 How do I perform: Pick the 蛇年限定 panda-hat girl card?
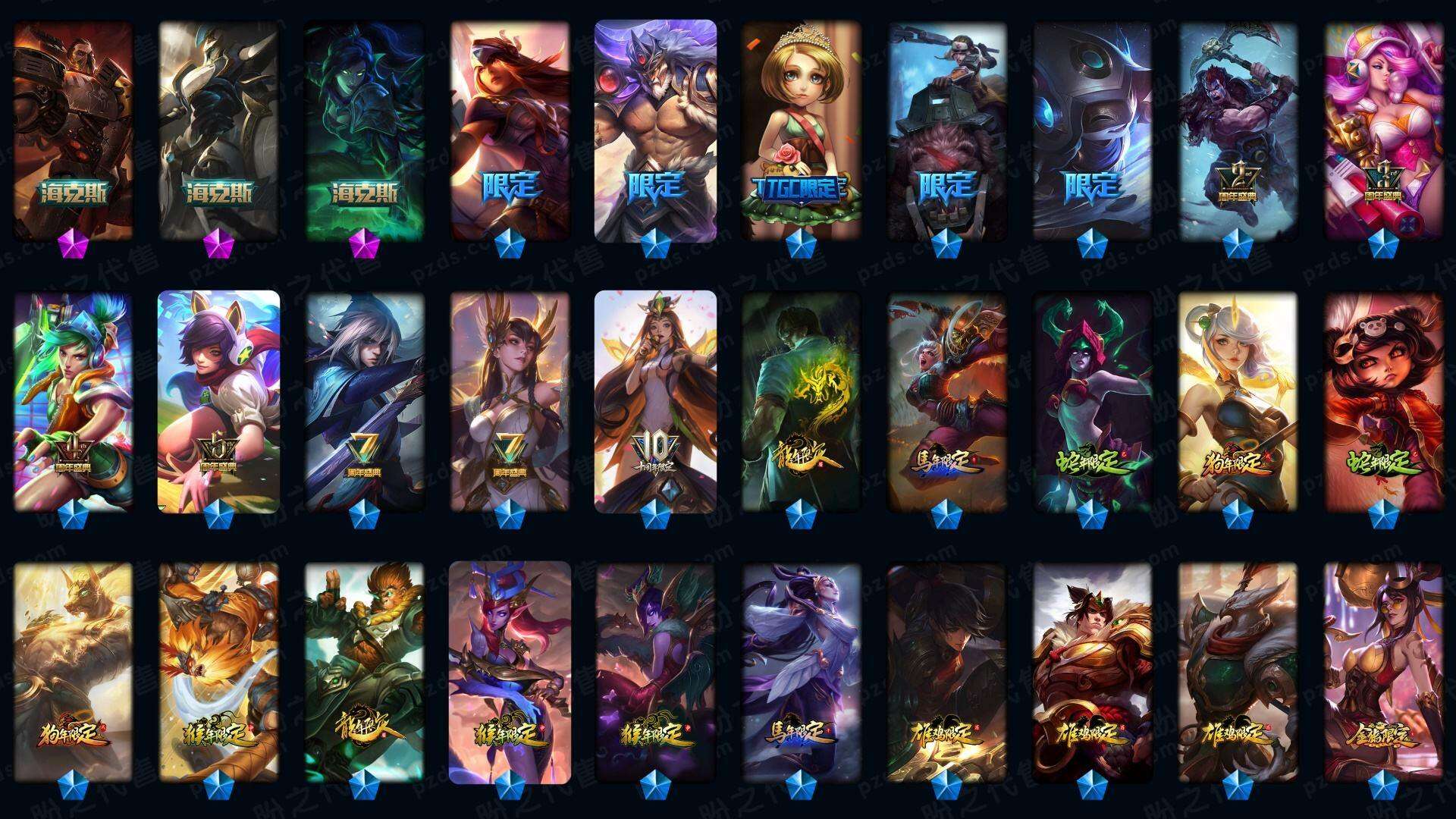1383,402
